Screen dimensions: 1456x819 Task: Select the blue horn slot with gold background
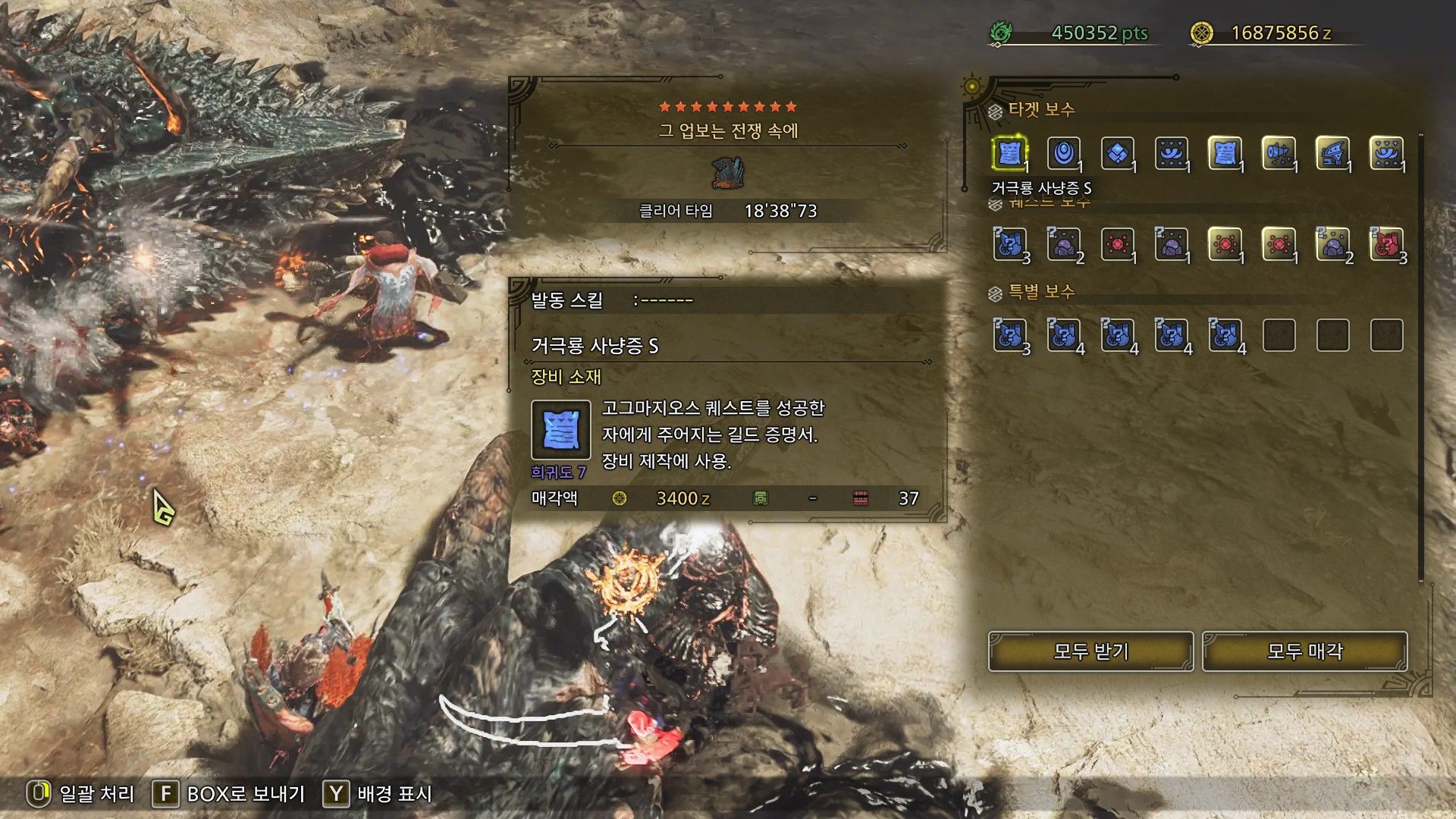coord(1386,154)
